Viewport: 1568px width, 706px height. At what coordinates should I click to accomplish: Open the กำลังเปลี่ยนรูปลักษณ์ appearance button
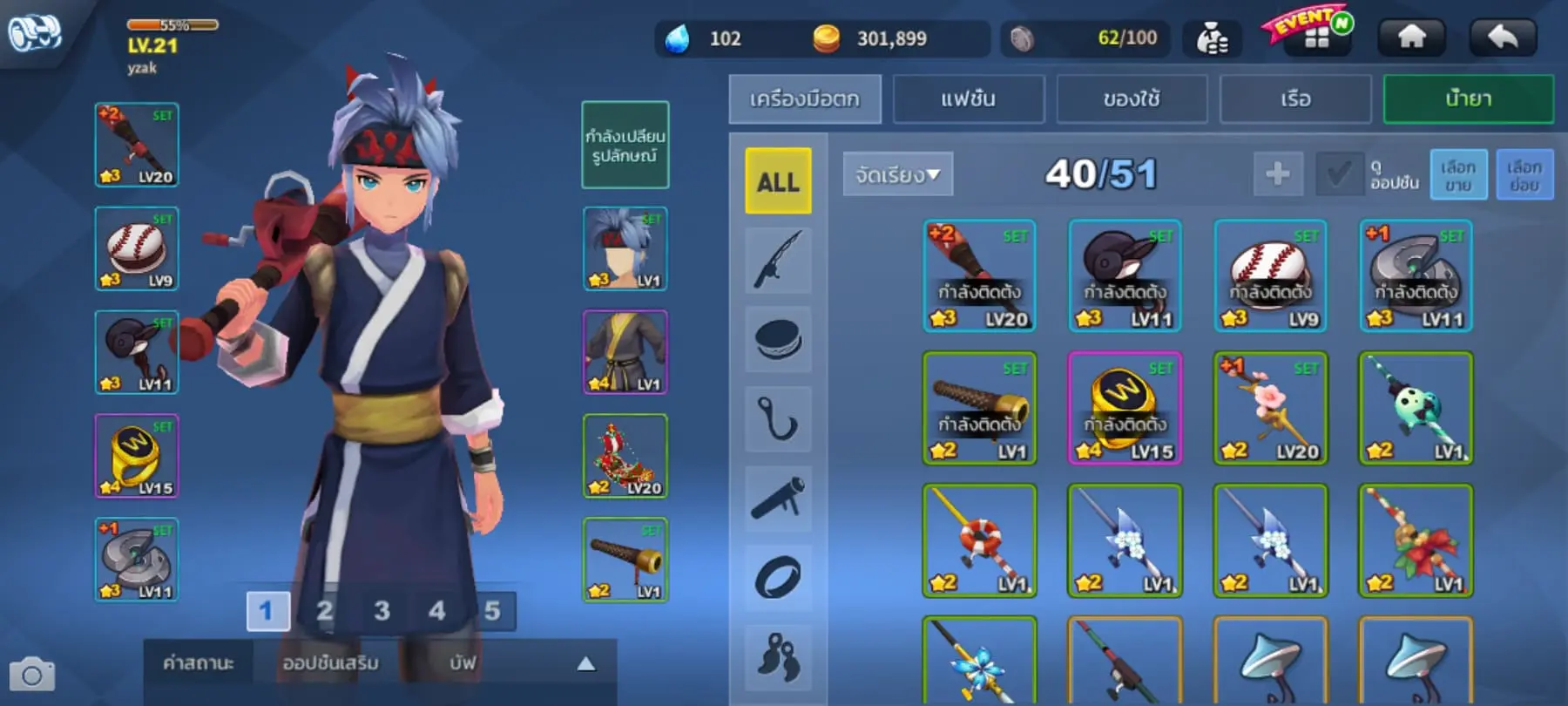click(625, 146)
